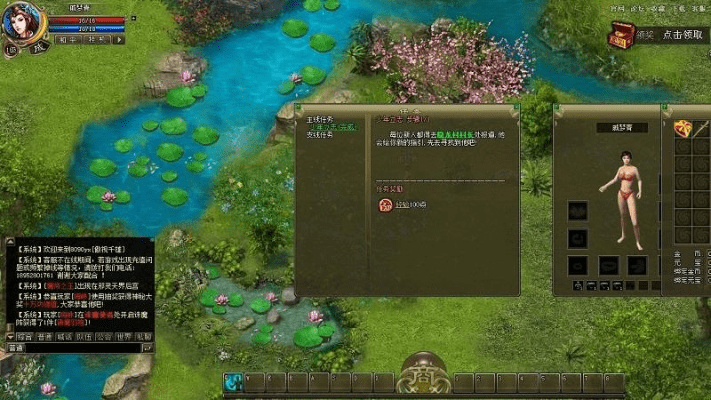Select the red item in the bag's first slot
This screenshot has height=400, width=711.
[x=684, y=128]
